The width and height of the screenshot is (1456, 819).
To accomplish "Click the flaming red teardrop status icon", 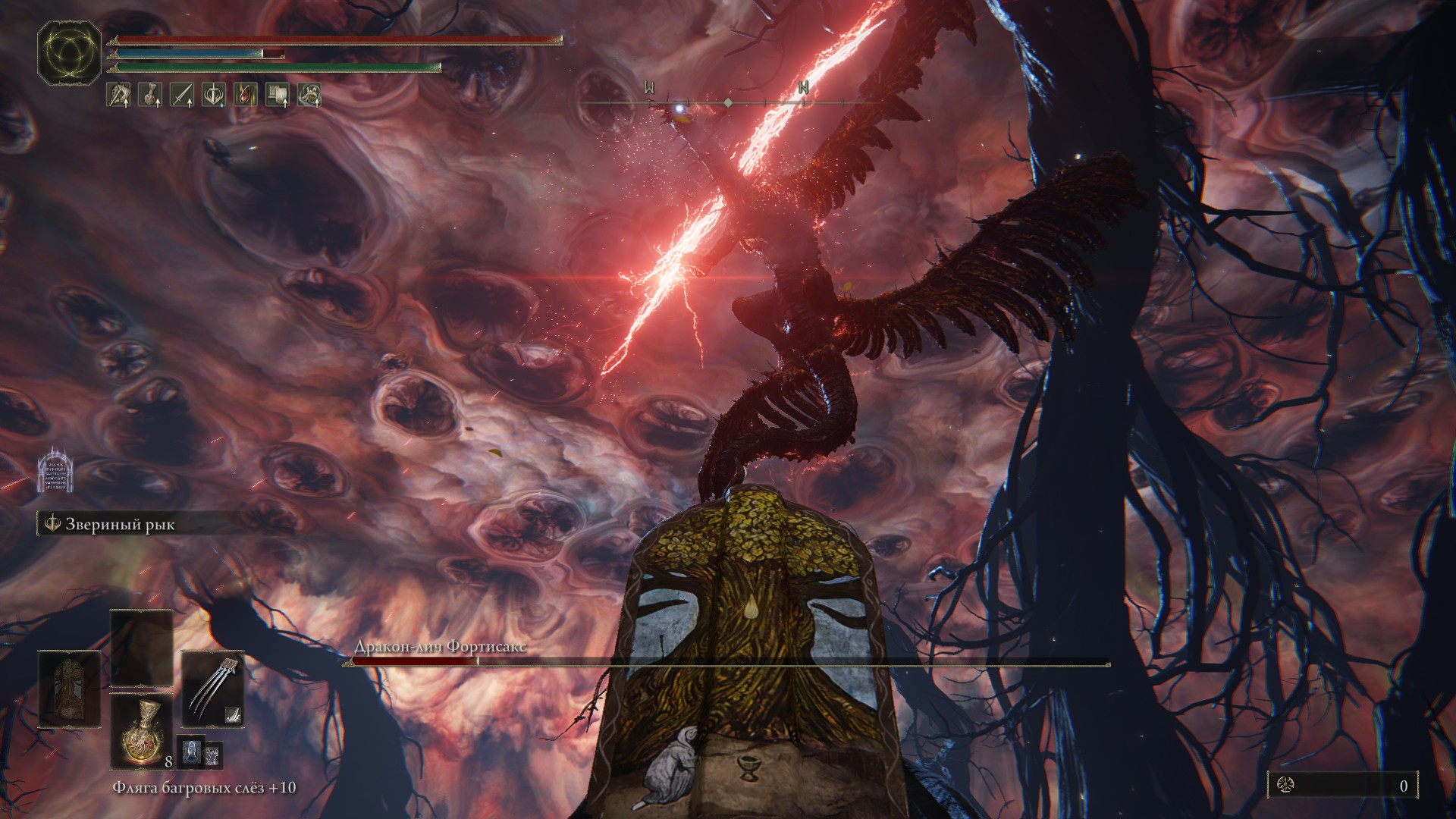I will point(245,95).
